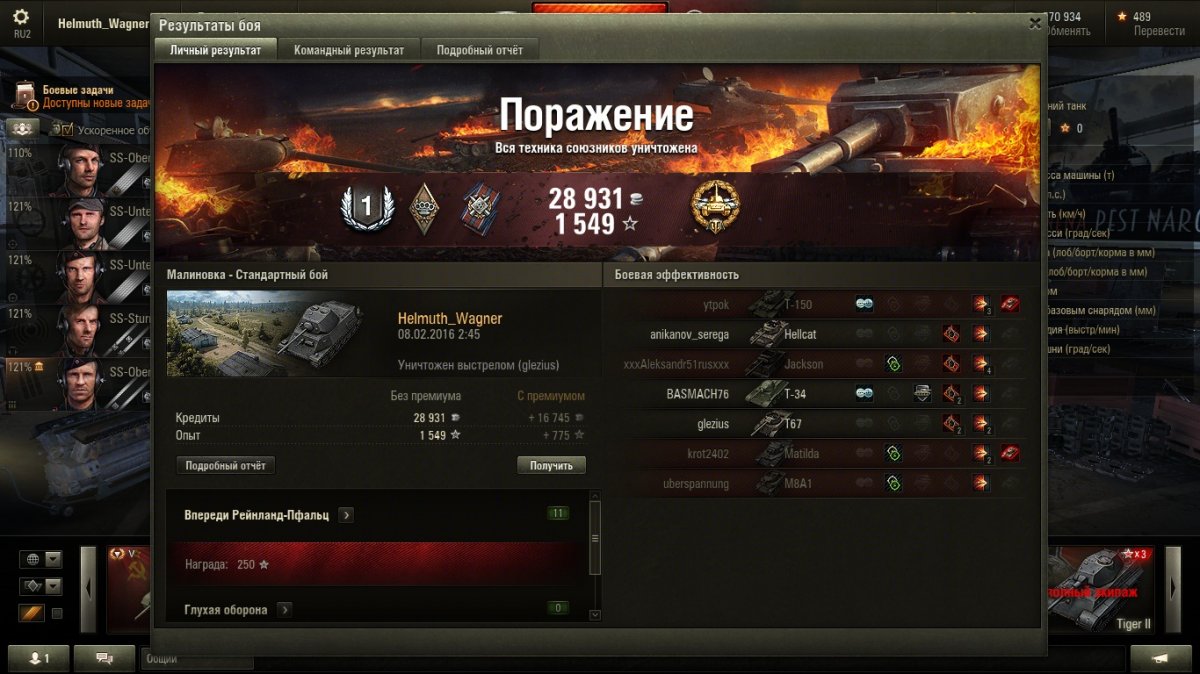1200x674 pixels.
Task: Open the gear settings menu
Action: point(21,18)
